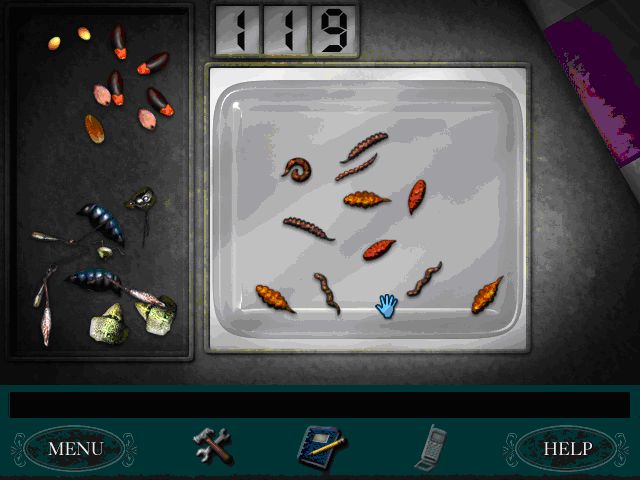Use the cell phone icon
640x480 pixels.
click(430, 445)
